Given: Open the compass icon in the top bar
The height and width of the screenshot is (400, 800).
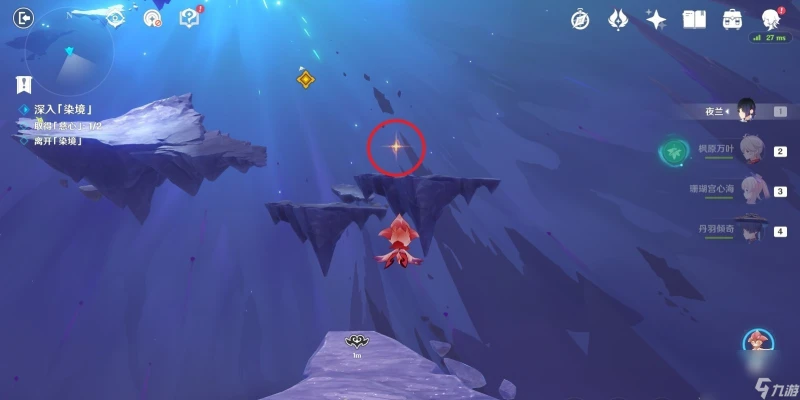Looking at the screenshot, I should tap(579, 19).
